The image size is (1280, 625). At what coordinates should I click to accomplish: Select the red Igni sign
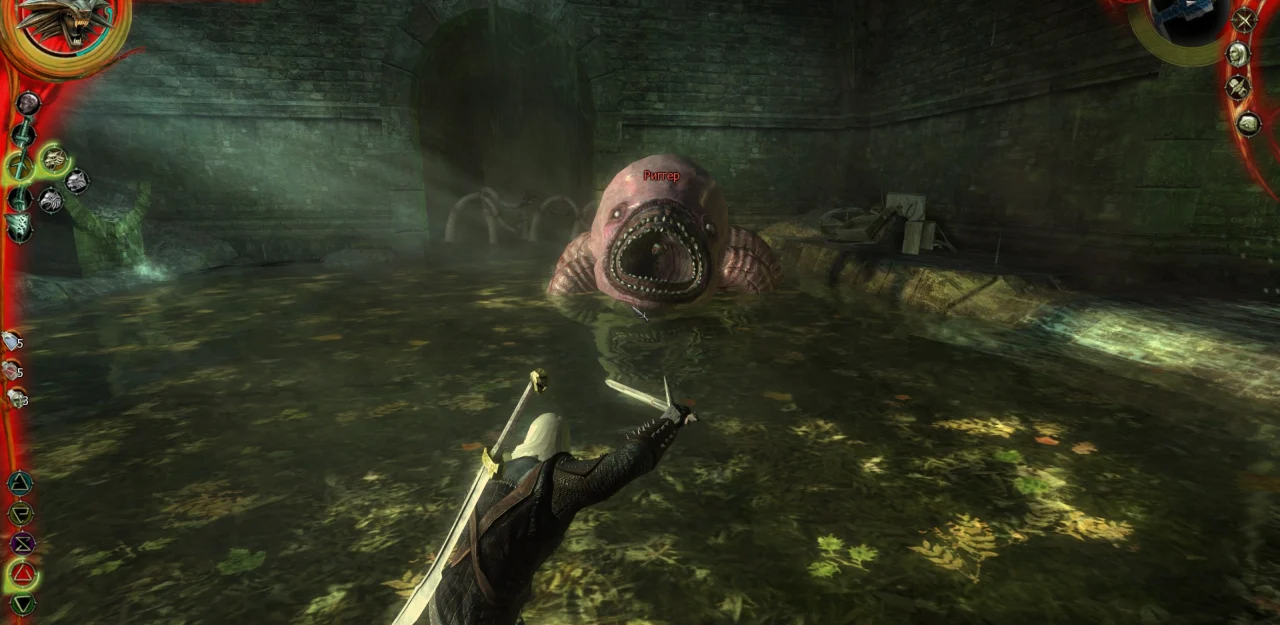pos(22,575)
